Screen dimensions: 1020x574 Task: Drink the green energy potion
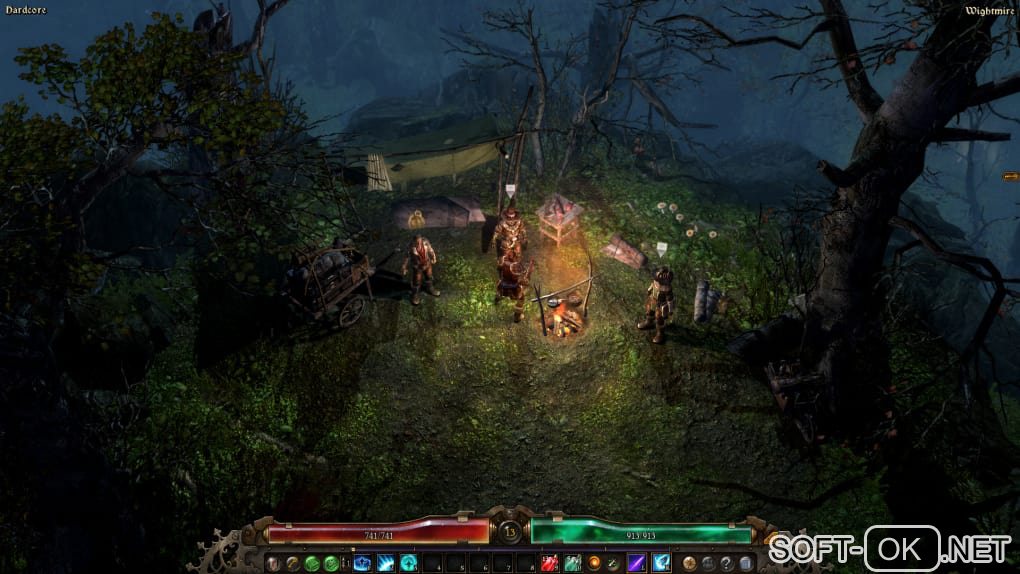(x=573, y=564)
